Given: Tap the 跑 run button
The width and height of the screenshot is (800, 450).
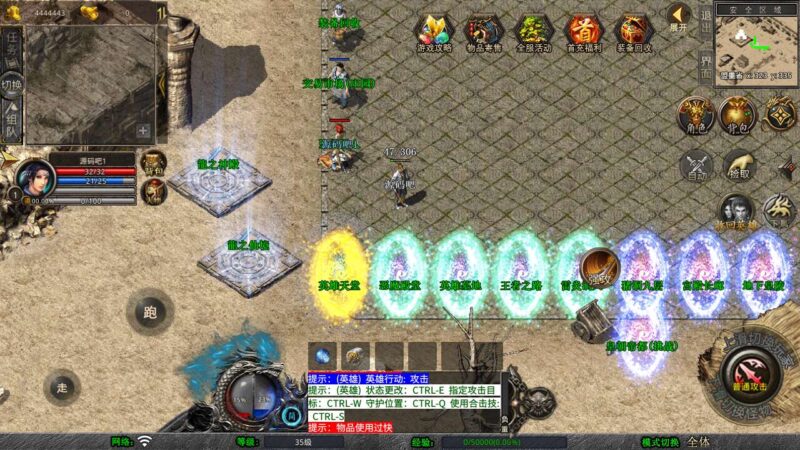Looking at the screenshot, I should (x=150, y=312).
